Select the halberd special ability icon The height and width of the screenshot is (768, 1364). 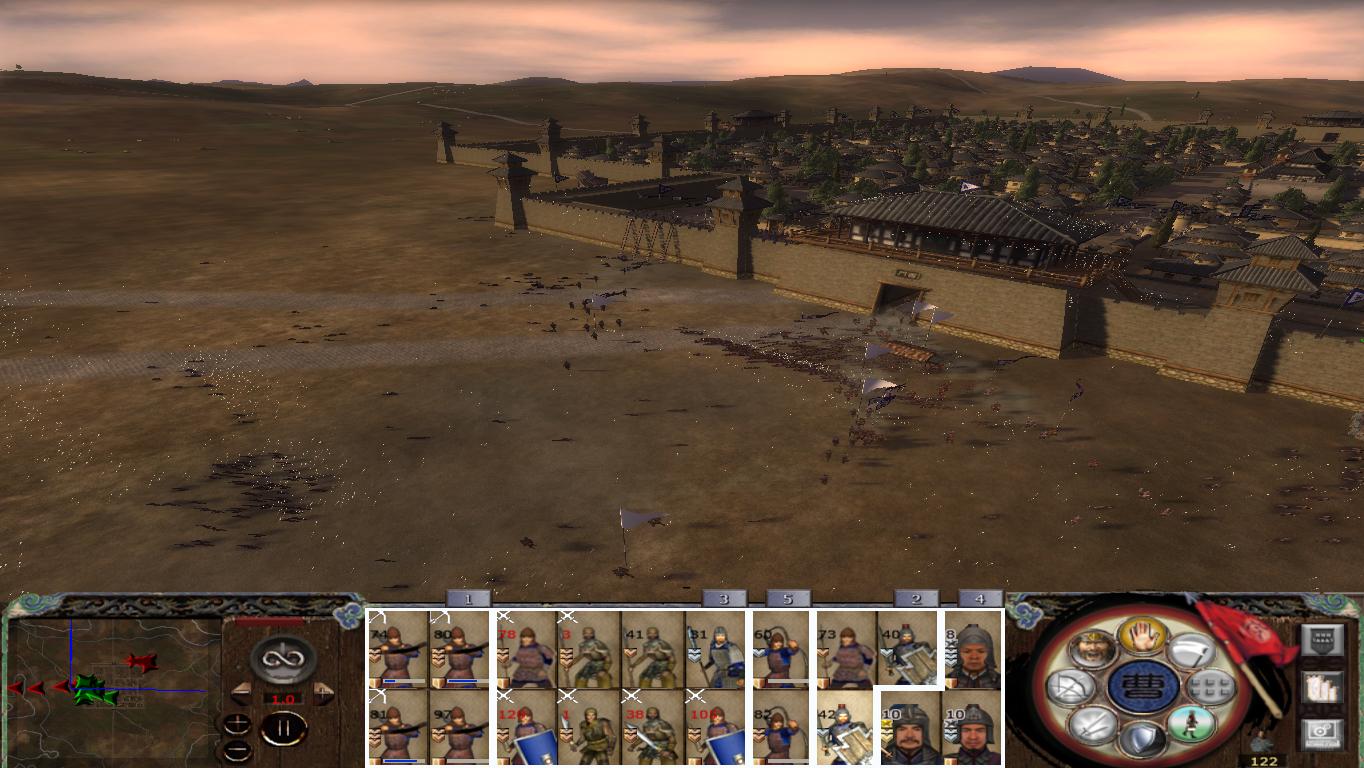point(1192,652)
